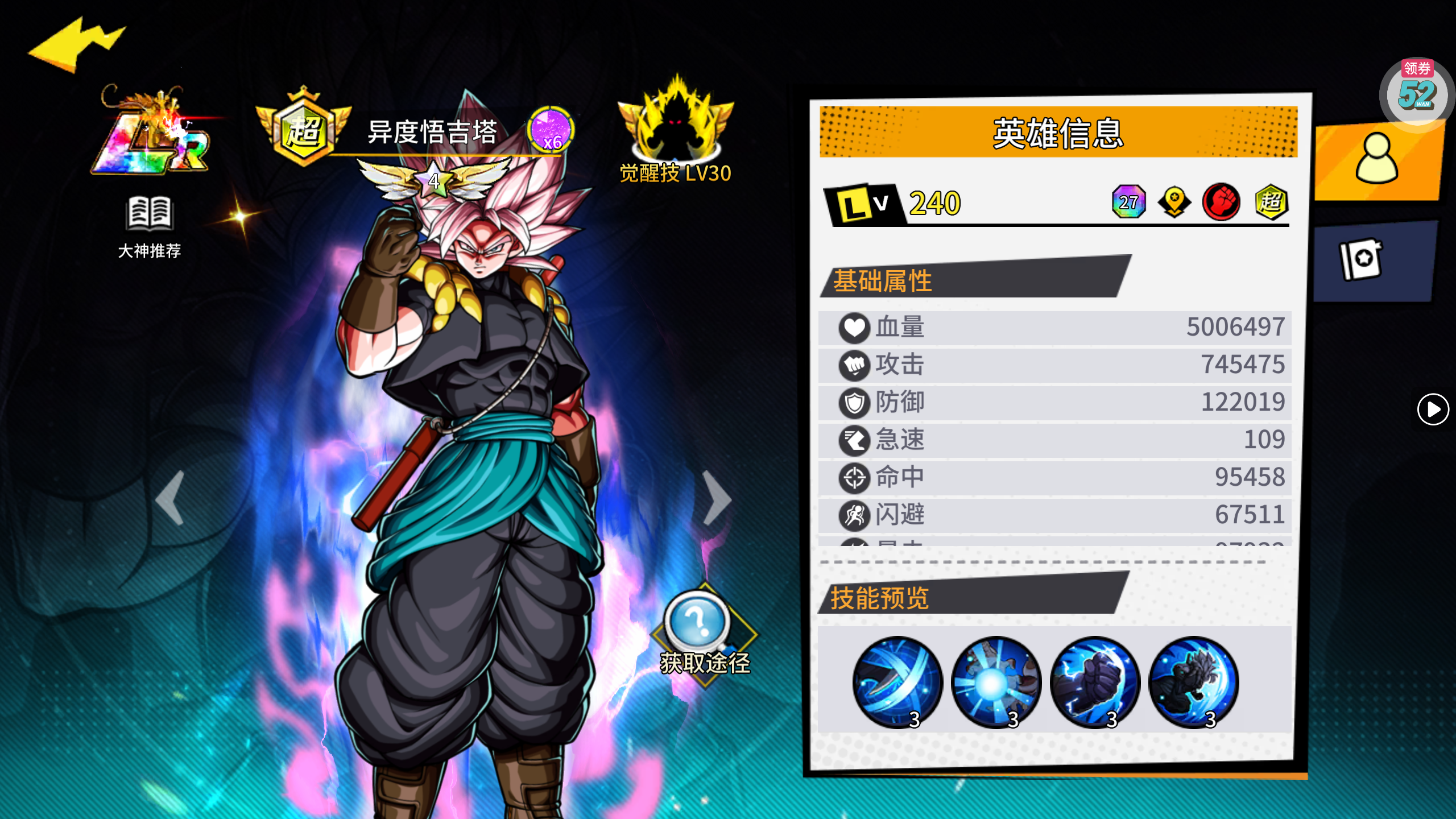Select the energy blast skill icon

click(996, 681)
